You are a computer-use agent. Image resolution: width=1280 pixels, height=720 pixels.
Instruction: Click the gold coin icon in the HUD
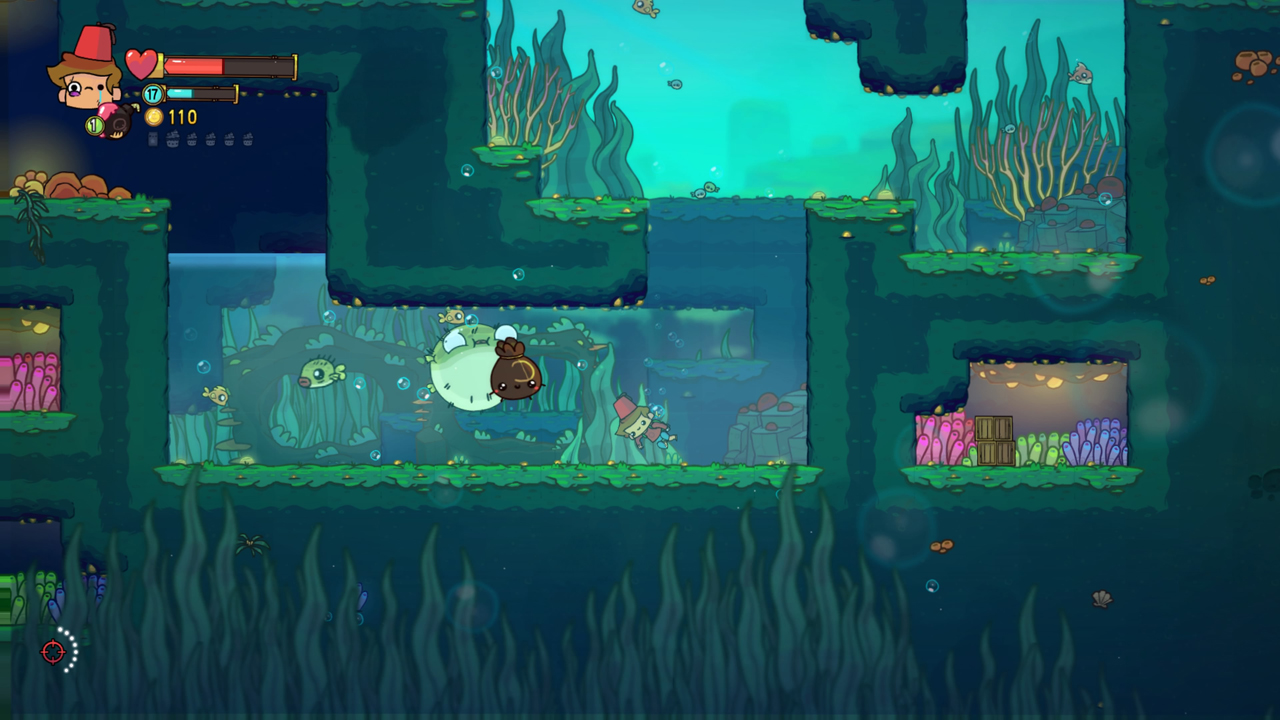pyautogui.click(x=155, y=118)
